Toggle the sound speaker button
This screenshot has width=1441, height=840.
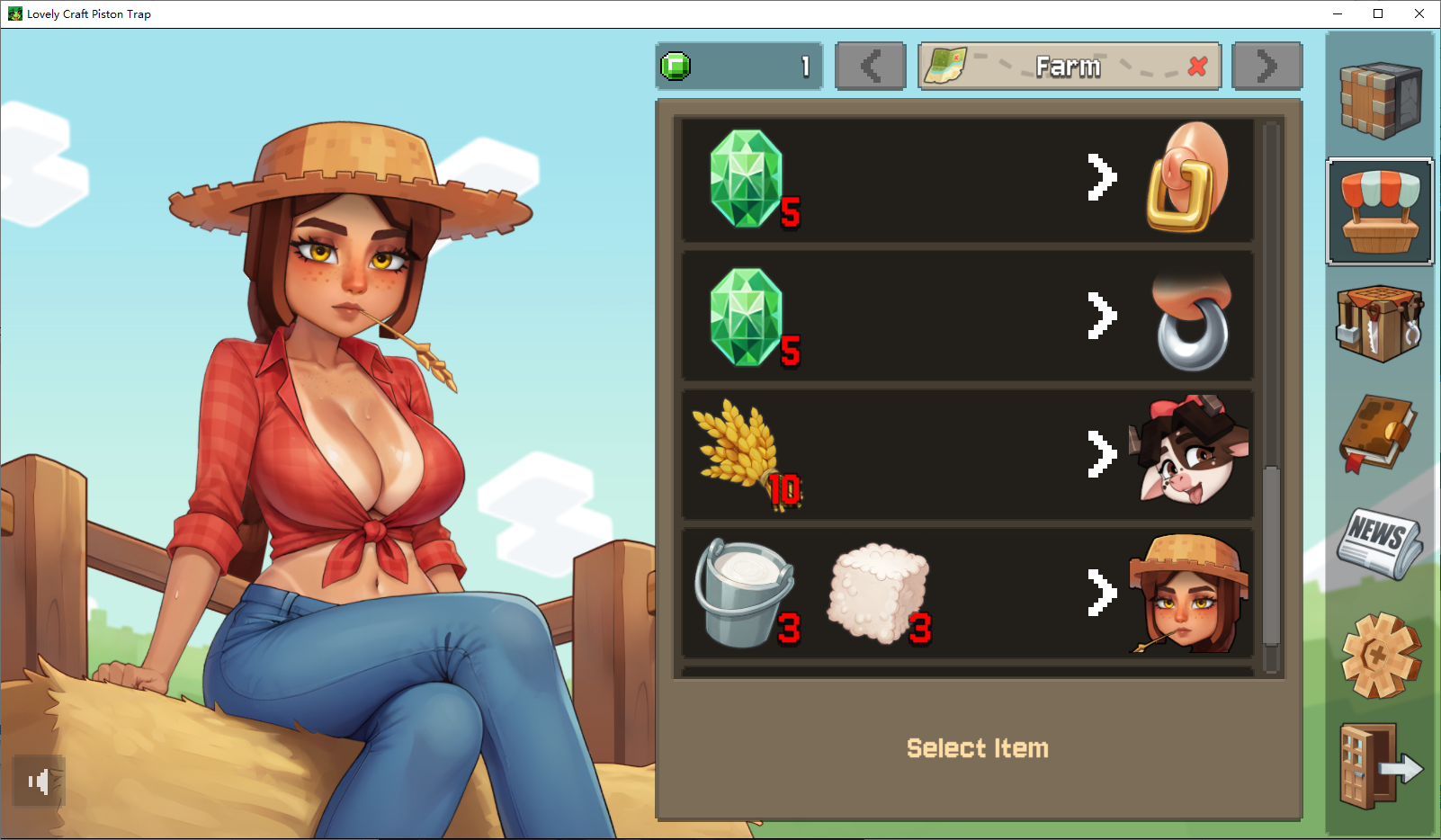pos(39,782)
